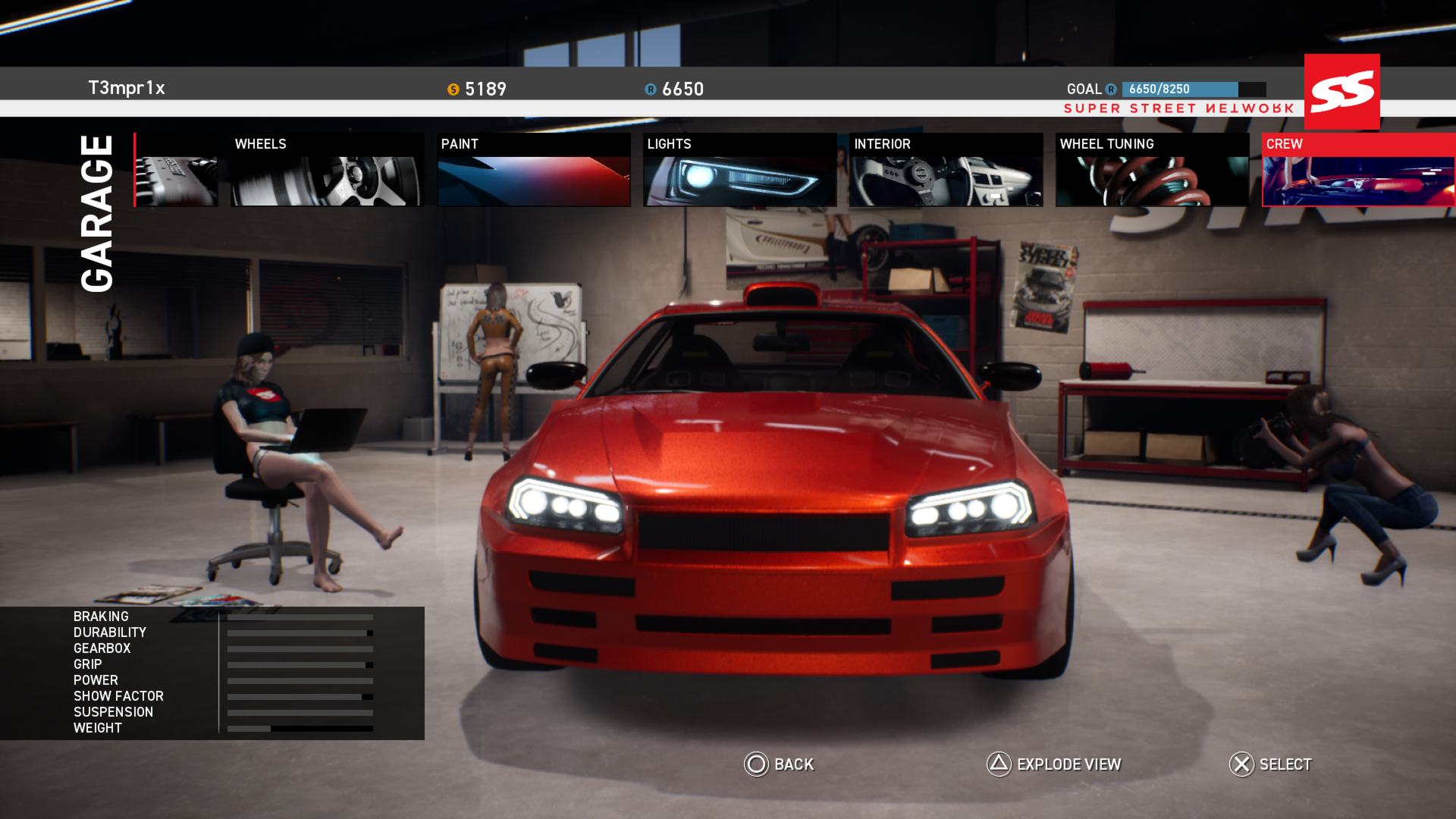
Task: Click the X Select button icon
Action: (1241, 765)
